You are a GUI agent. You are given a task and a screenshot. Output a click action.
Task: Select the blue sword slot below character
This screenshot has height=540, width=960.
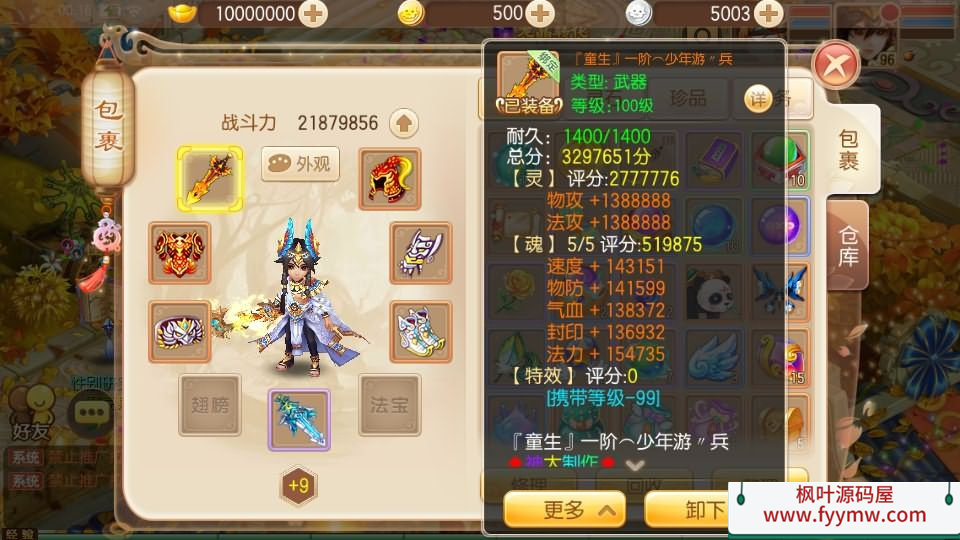299,420
